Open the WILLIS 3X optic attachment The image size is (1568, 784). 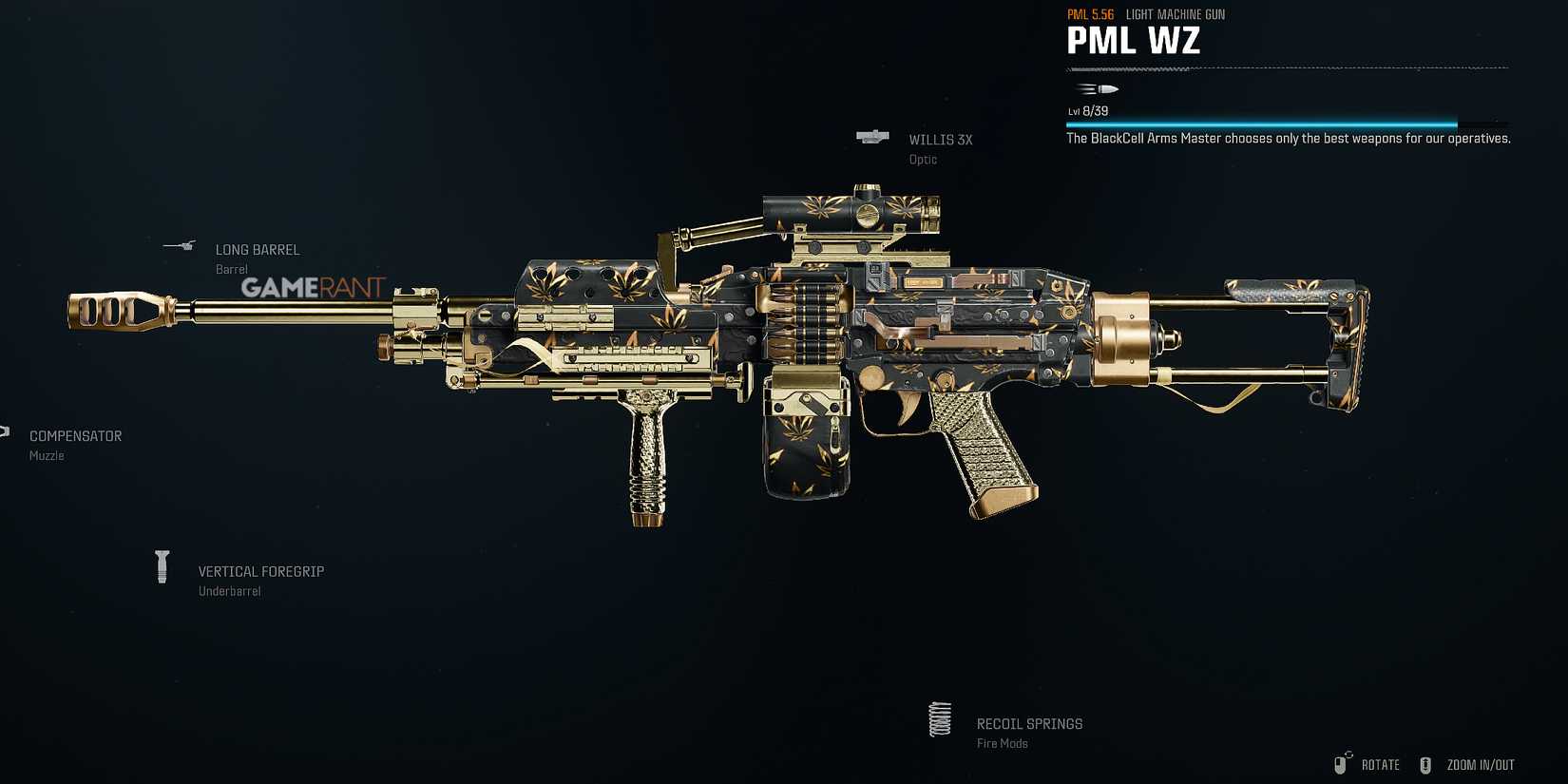tap(940, 140)
